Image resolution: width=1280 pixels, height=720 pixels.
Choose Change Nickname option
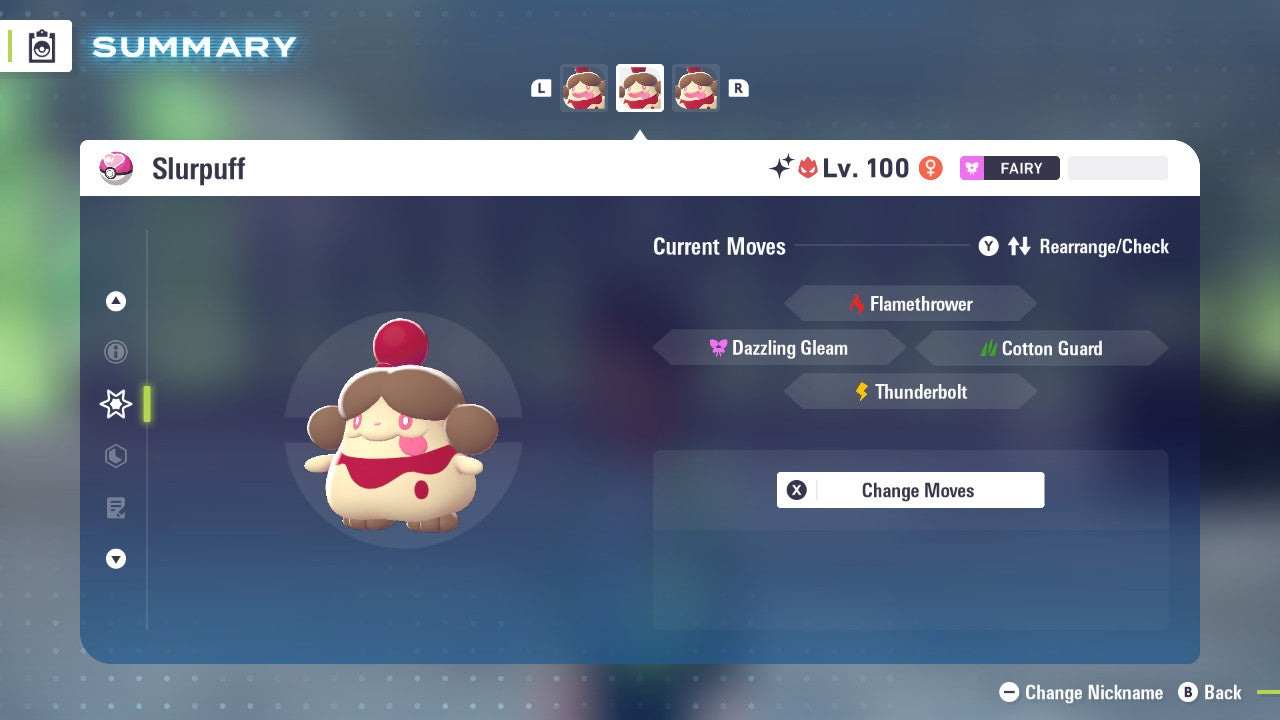1082,692
